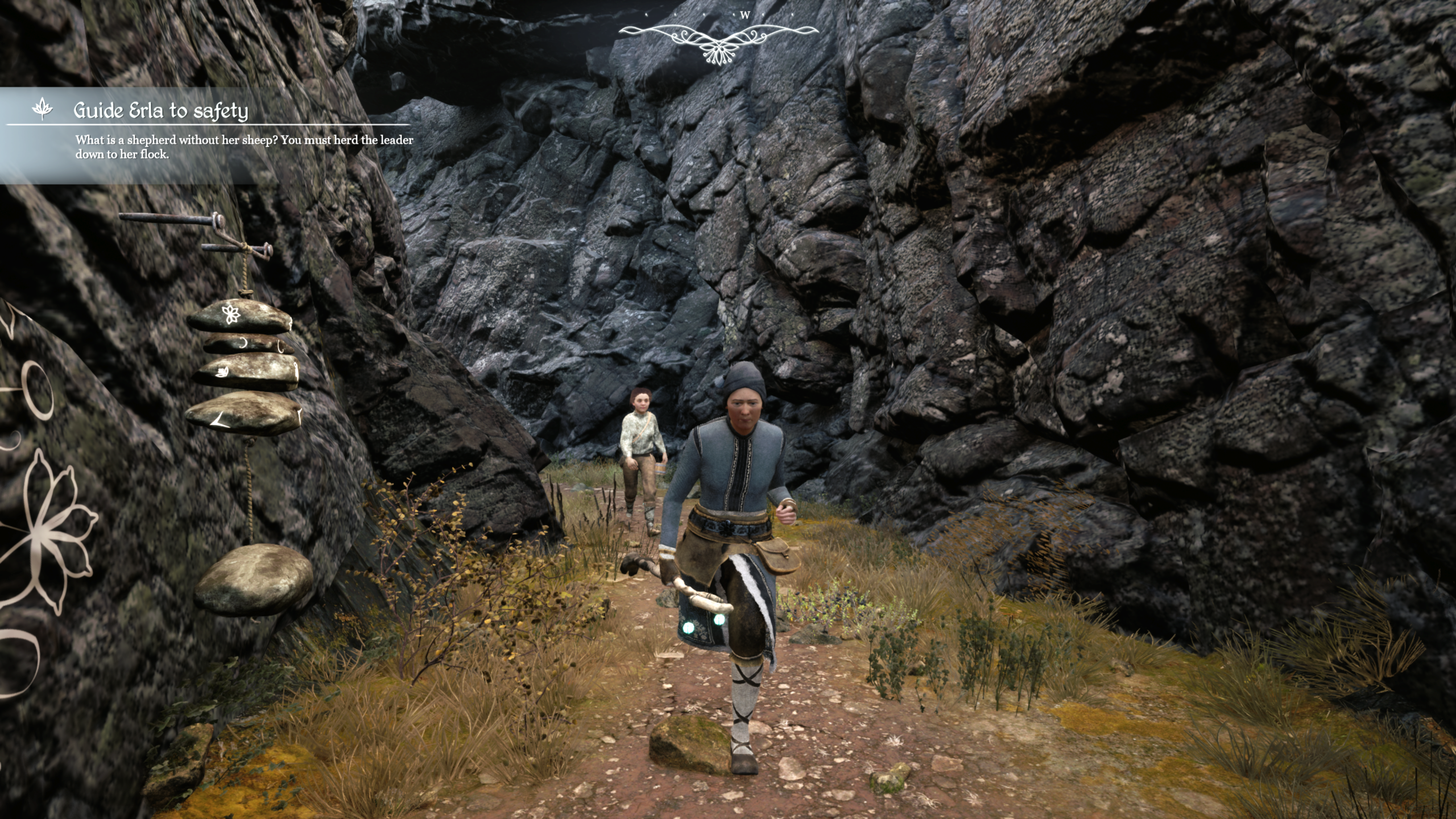Click the leaf icon beside the objective
1456x819 pixels.
[x=42, y=109]
